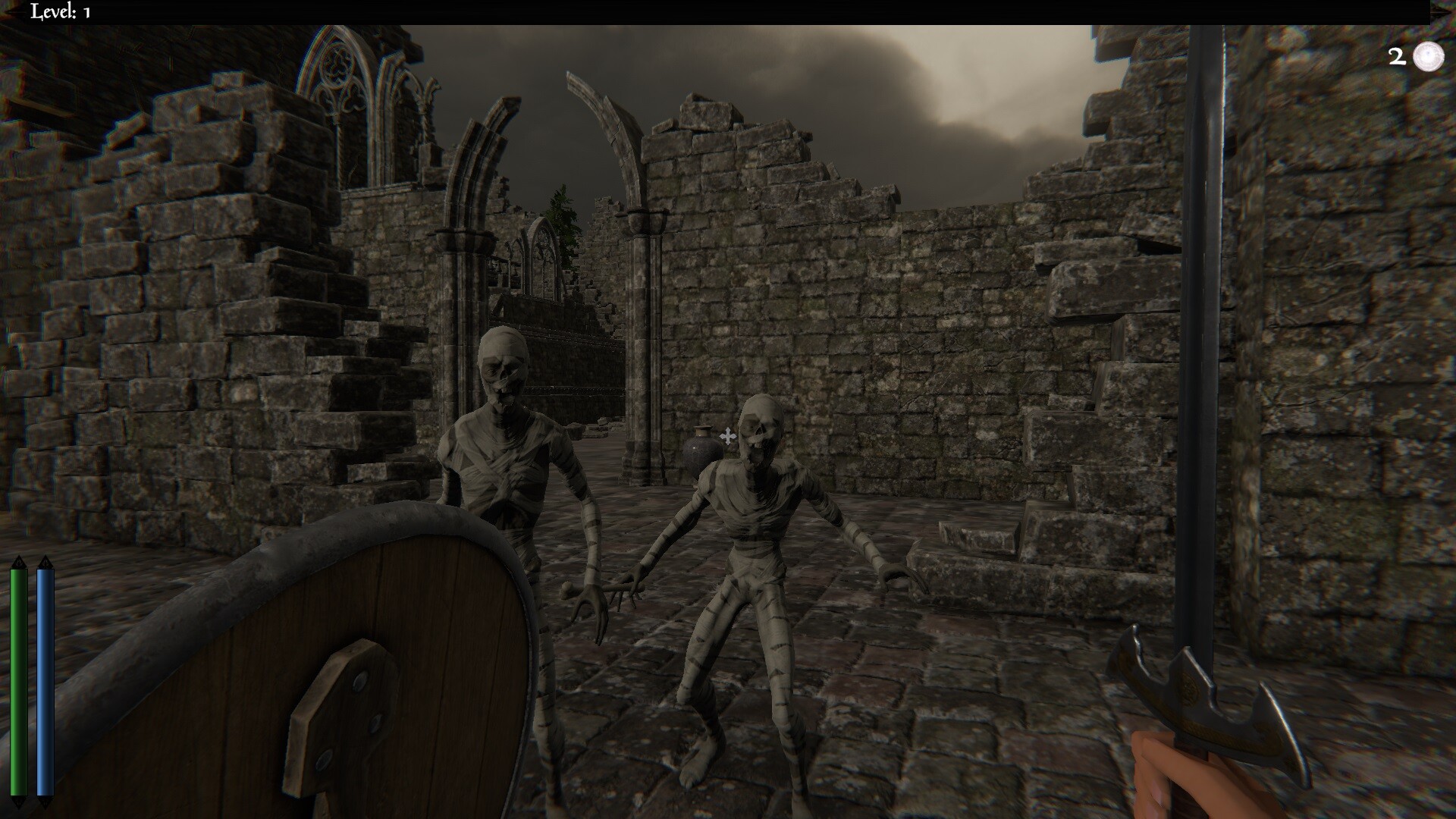Click the Level: 1 text label

coord(59,11)
